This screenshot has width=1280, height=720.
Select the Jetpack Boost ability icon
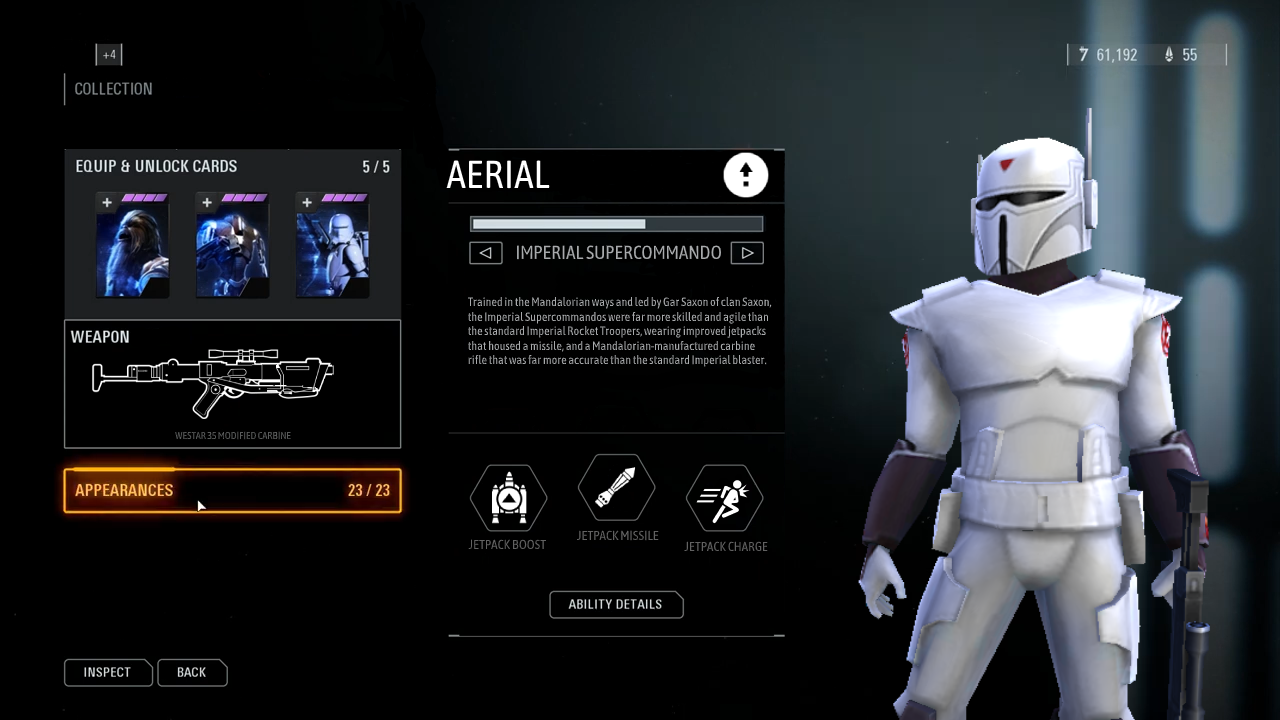point(508,497)
